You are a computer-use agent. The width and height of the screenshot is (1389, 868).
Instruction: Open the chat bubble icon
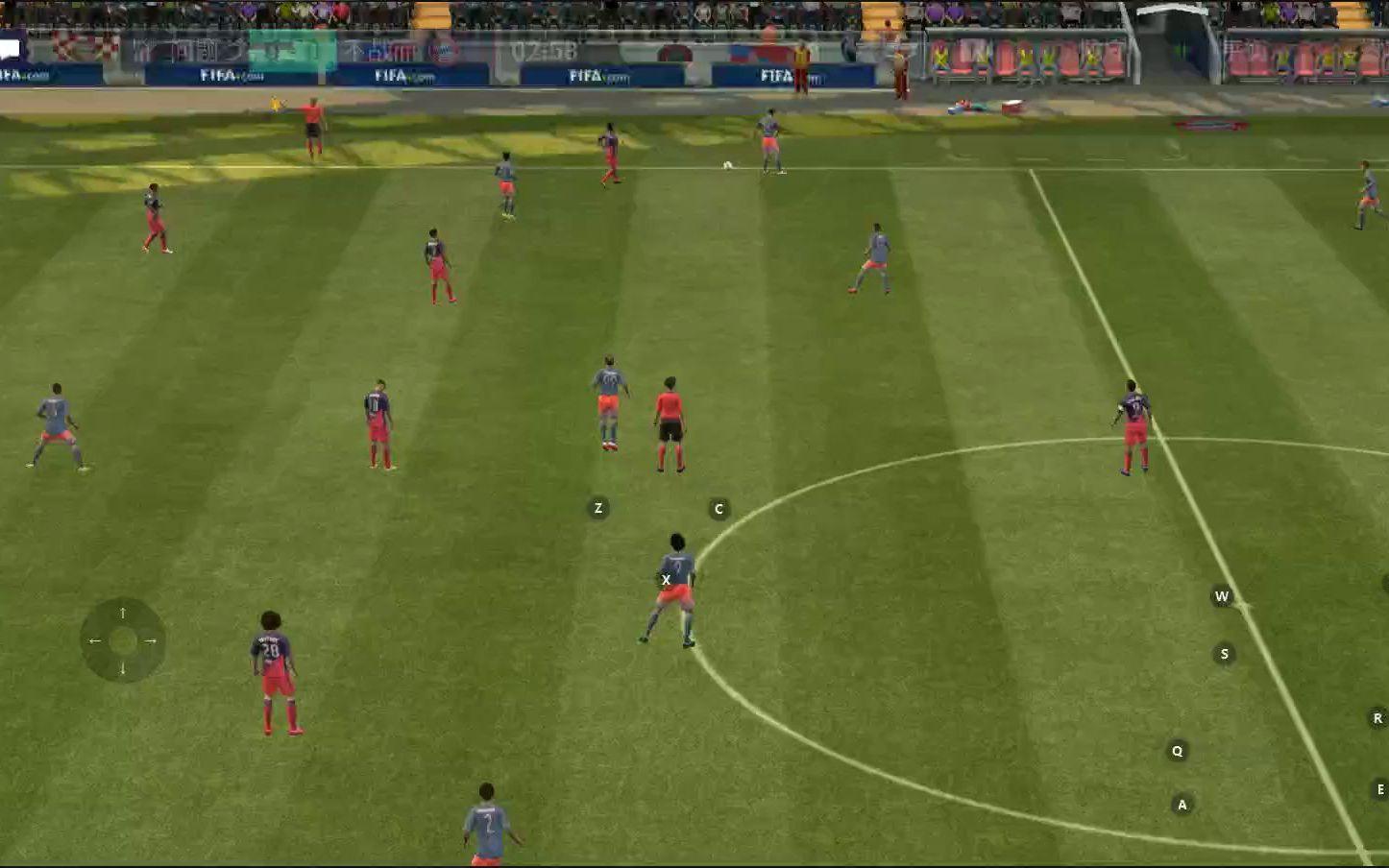click(x=11, y=48)
